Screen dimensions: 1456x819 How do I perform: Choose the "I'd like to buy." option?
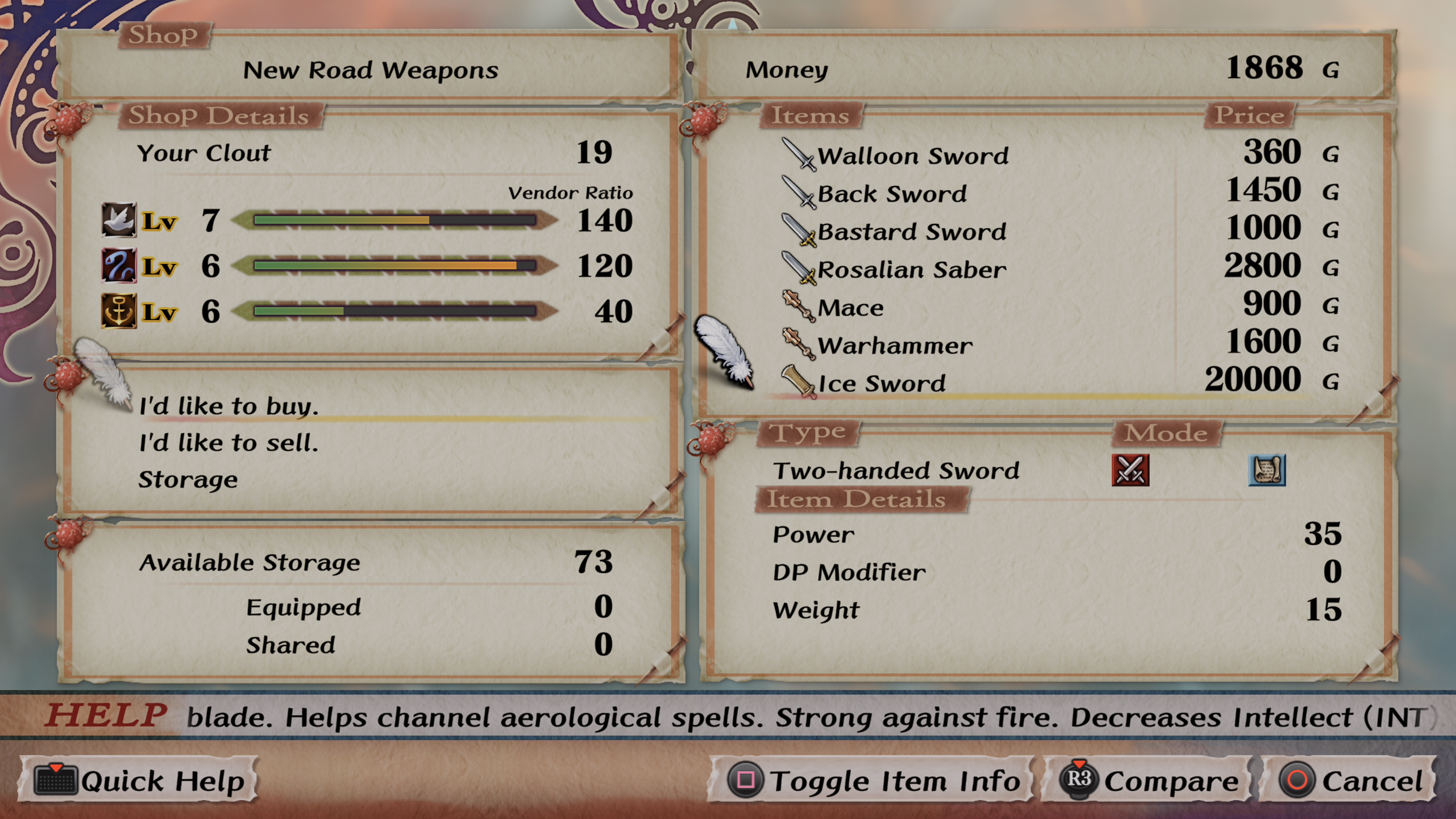[x=229, y=406]
